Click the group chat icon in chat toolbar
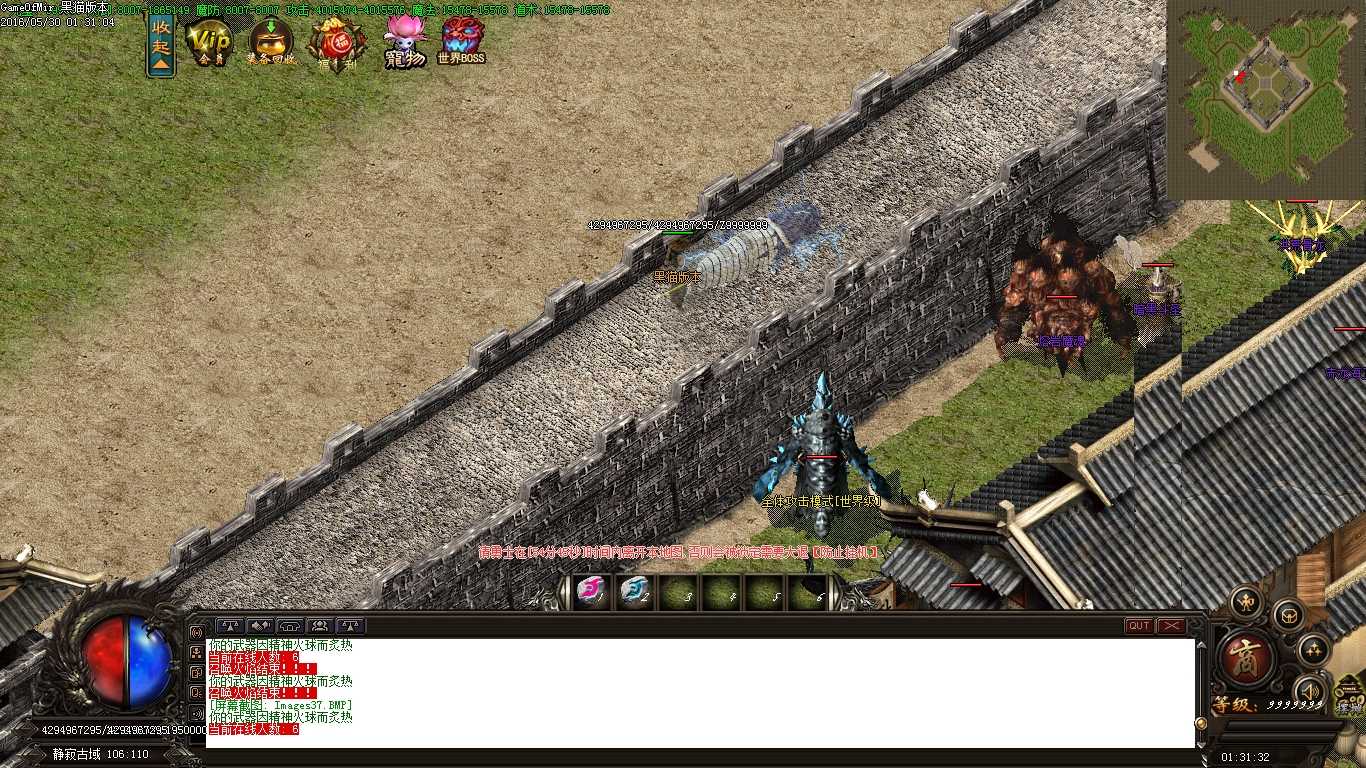 tap(320, 625)
